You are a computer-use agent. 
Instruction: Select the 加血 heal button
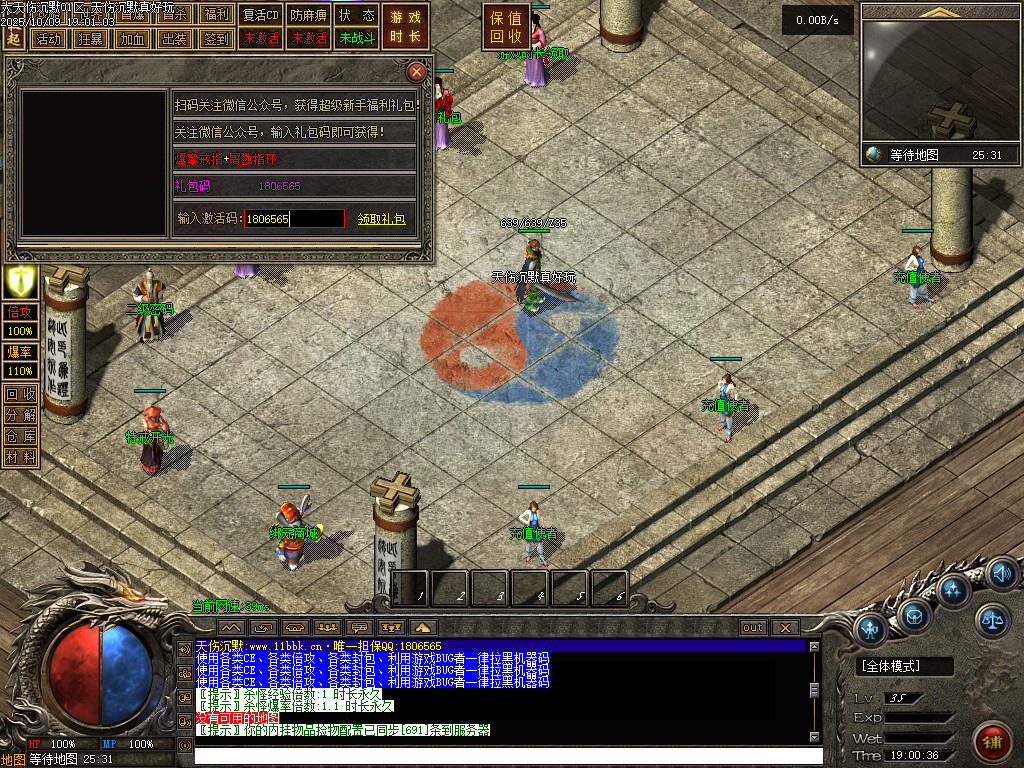(x=132, y=38)
